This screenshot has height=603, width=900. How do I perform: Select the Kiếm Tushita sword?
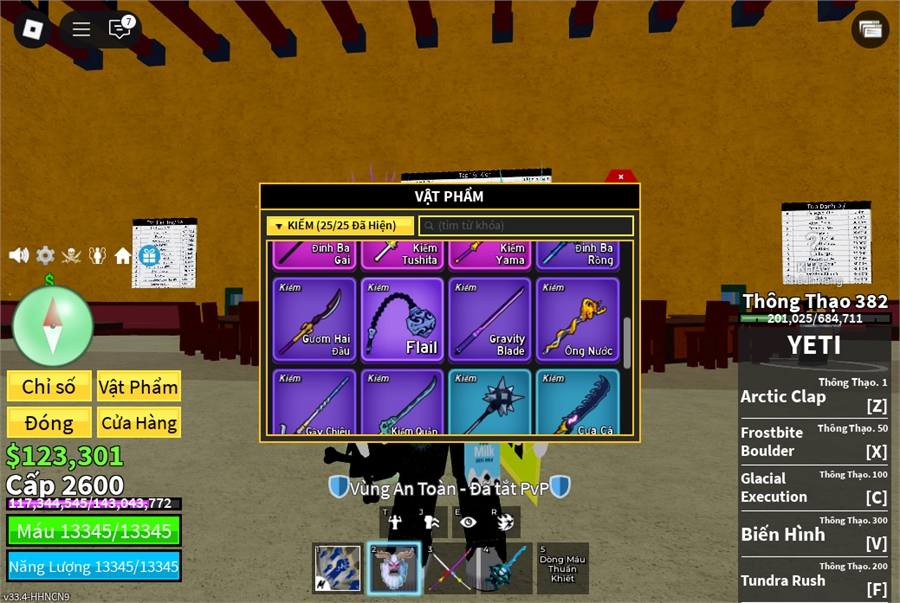click(x=402, y=254)
